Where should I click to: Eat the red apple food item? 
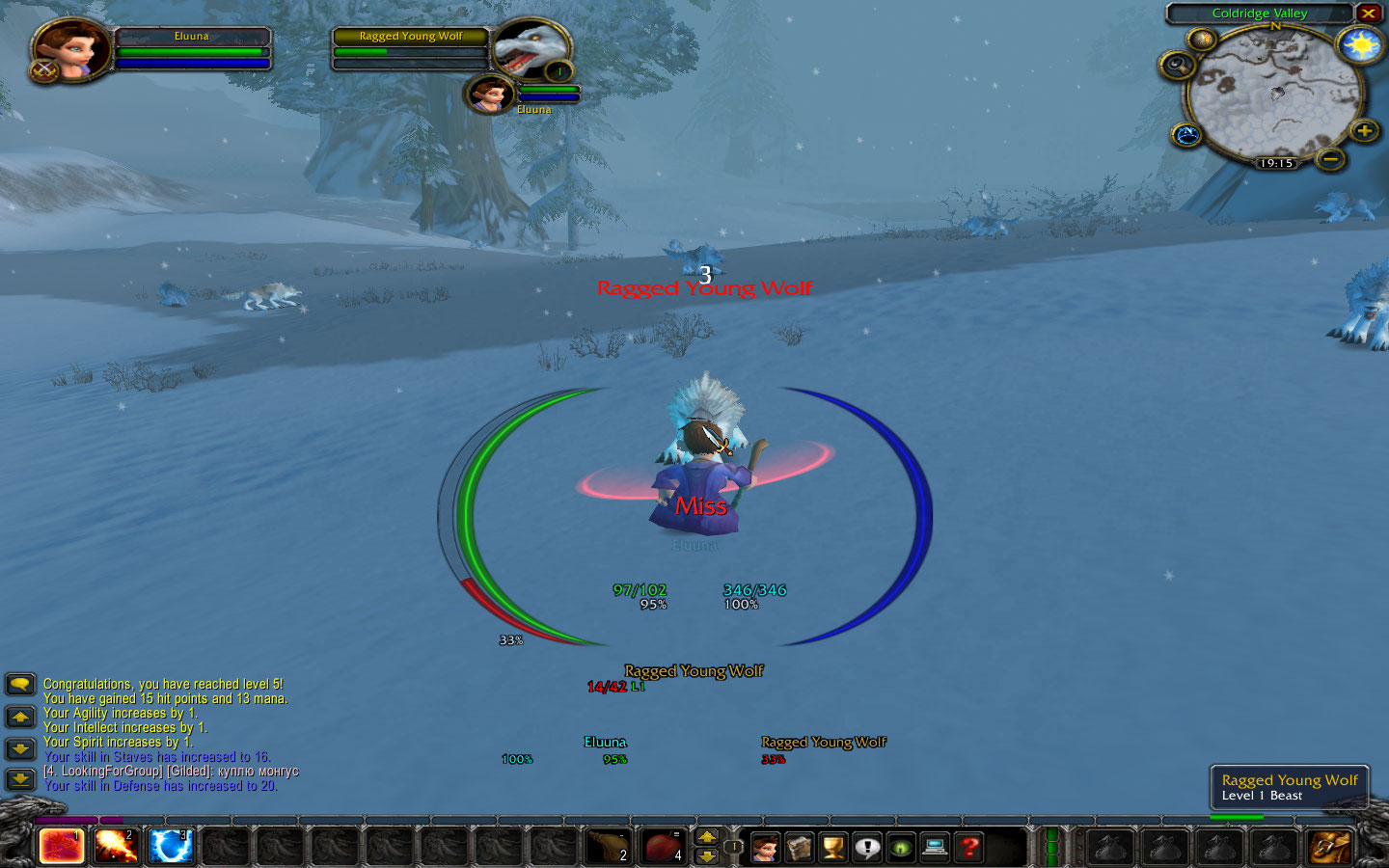[663, 847]
